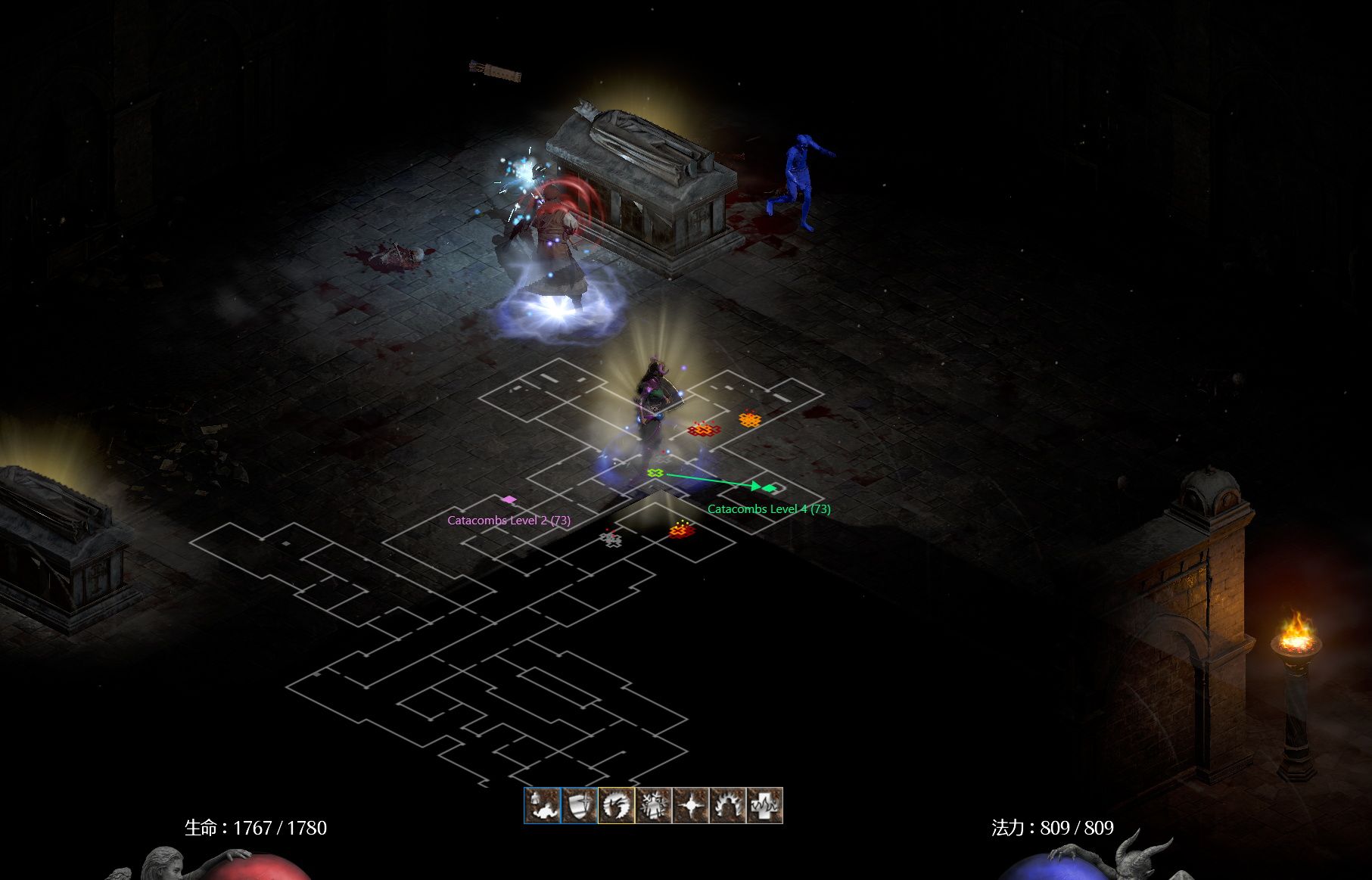This screenshot has width=1372, height=880.
Task: Click the Catacombs Level 4 map label
Action: [x=769, y=509]
